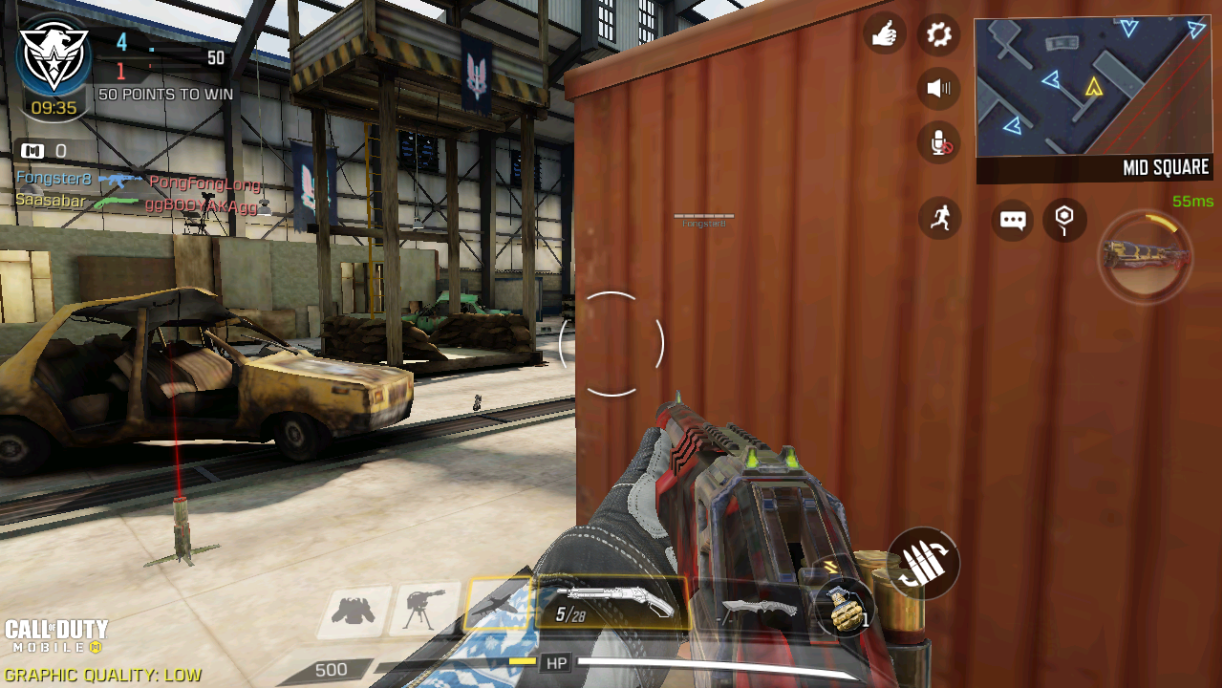Open the gear settings menu
1222x688 pixels.
[938, 35]
